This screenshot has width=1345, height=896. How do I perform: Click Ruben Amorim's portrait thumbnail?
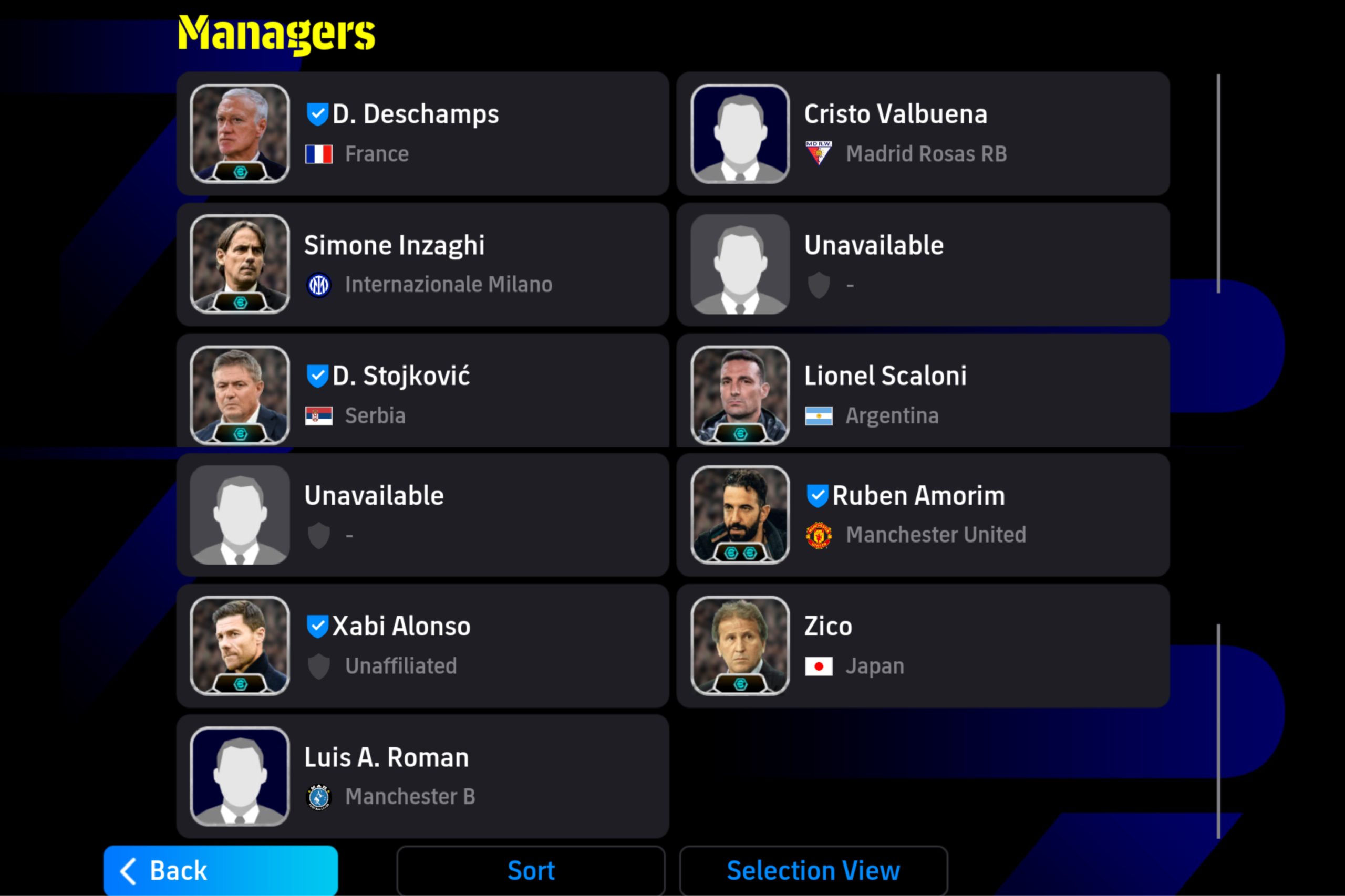point(740,515)
